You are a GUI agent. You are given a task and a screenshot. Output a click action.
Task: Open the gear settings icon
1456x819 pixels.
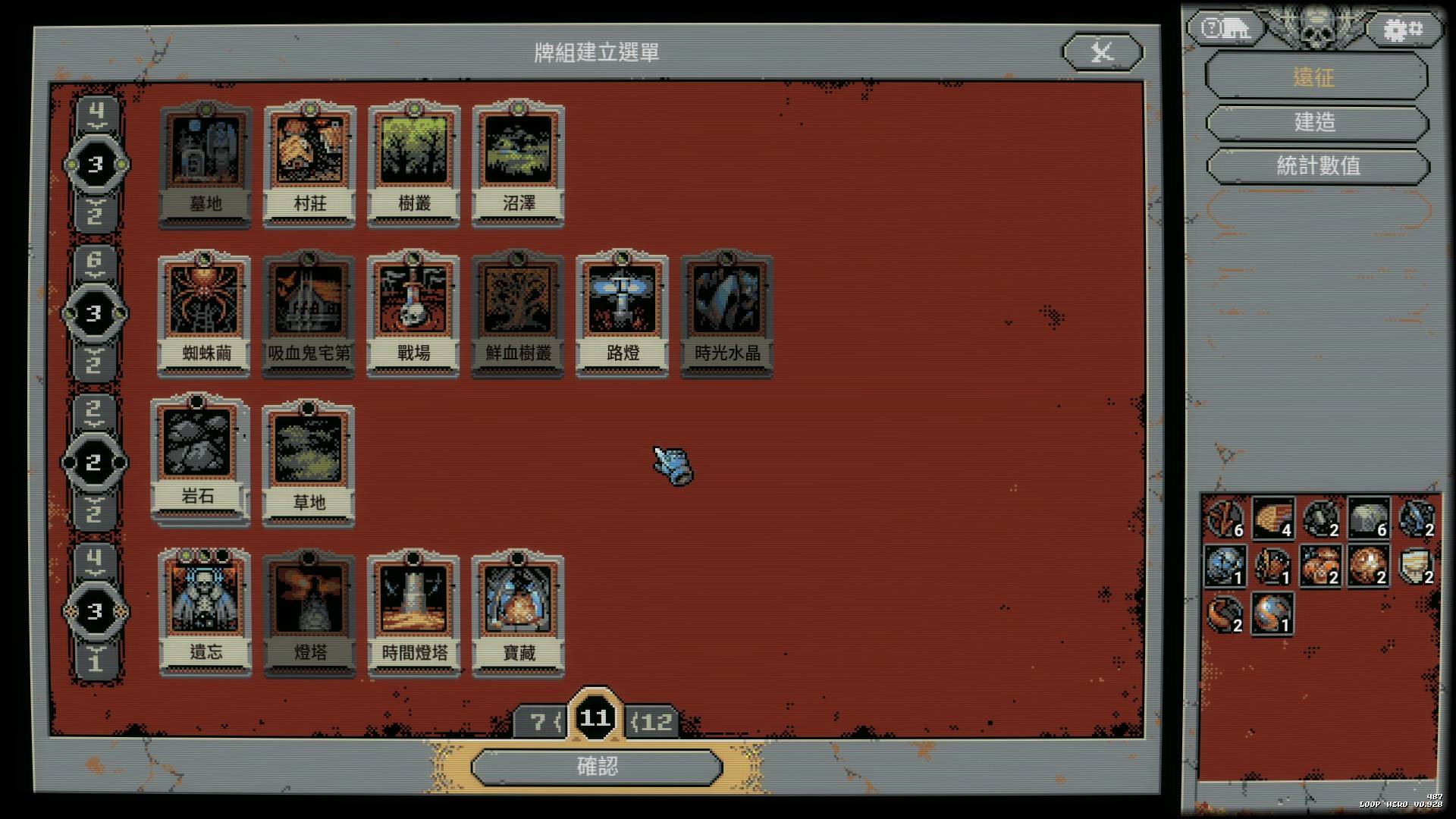(x=1403, y=30)
